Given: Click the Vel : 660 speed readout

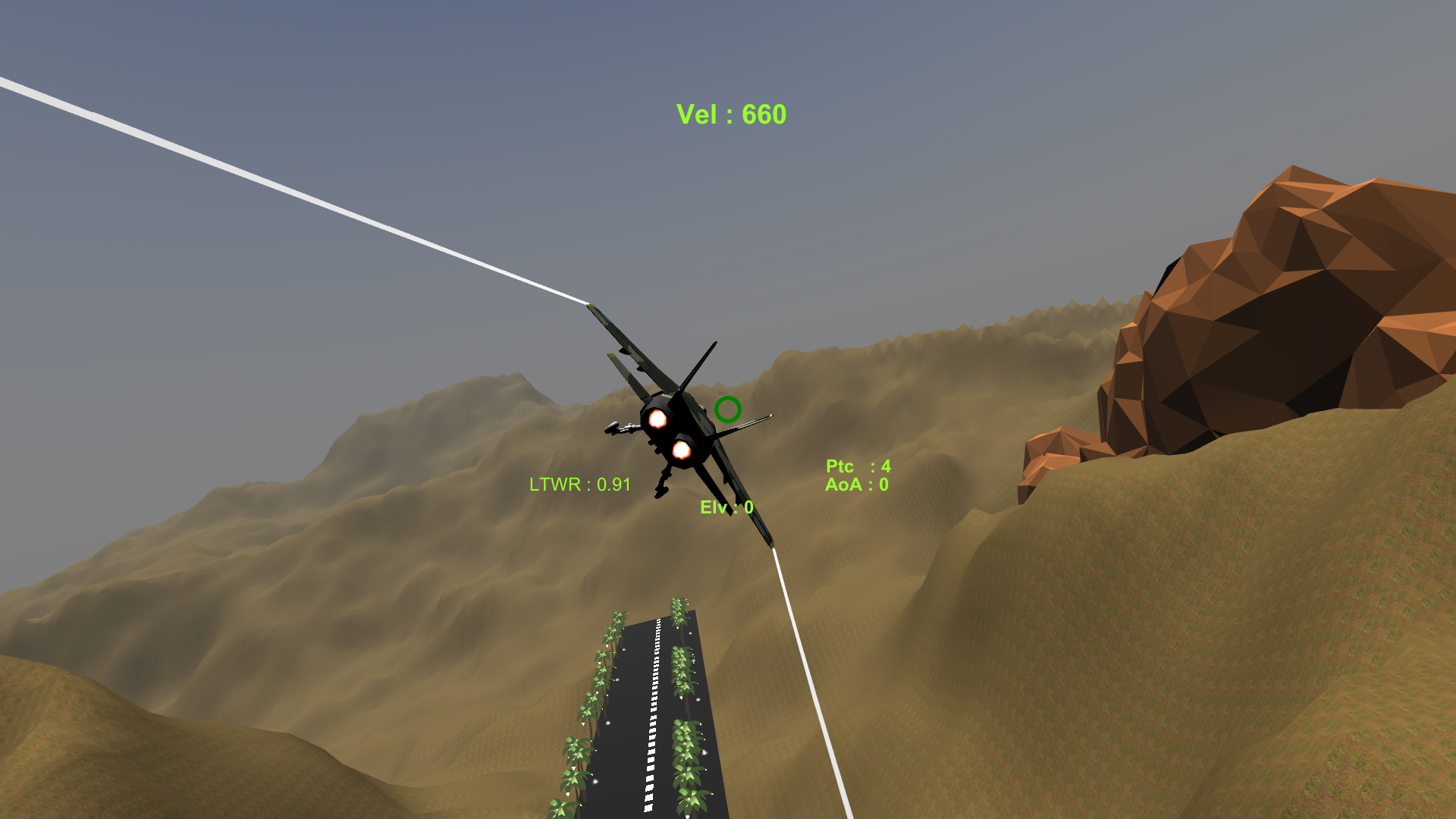Looking at the screenshot, I should tap(730, 115).
